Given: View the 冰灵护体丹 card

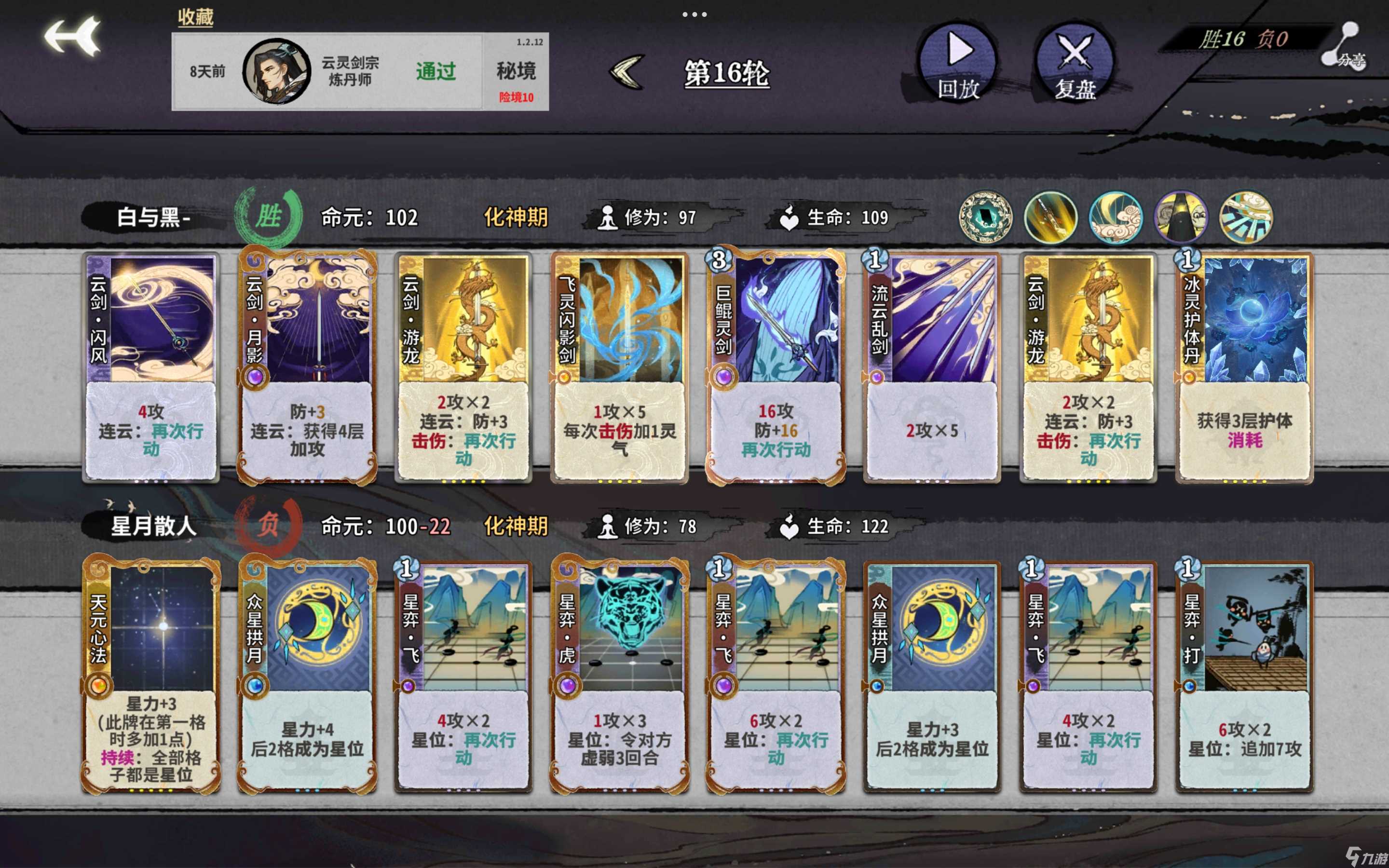Looking at the screenshot, I should coord(1244,367).
